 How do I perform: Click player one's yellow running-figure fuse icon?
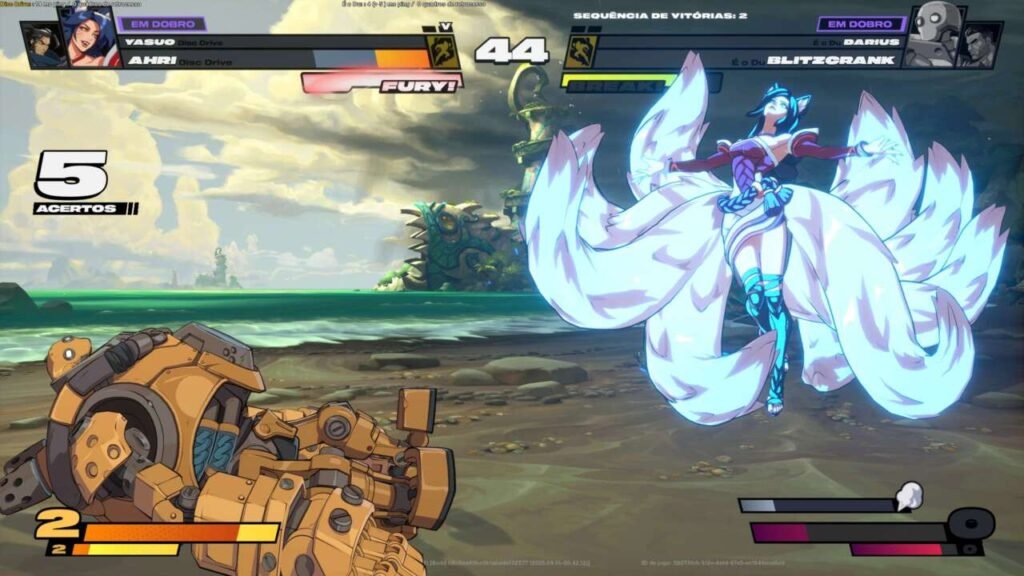(444, 51)
